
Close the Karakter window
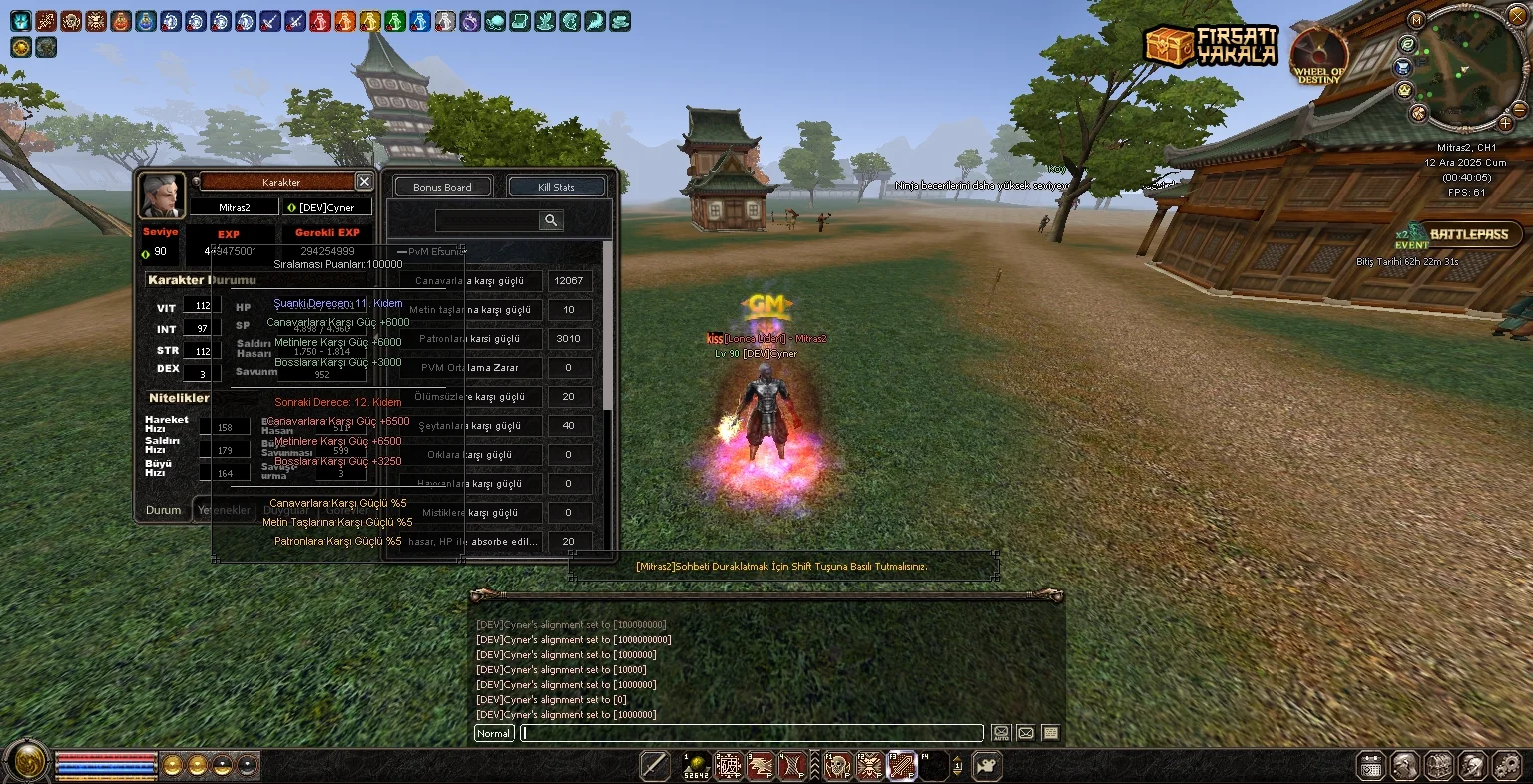(364, 182)
